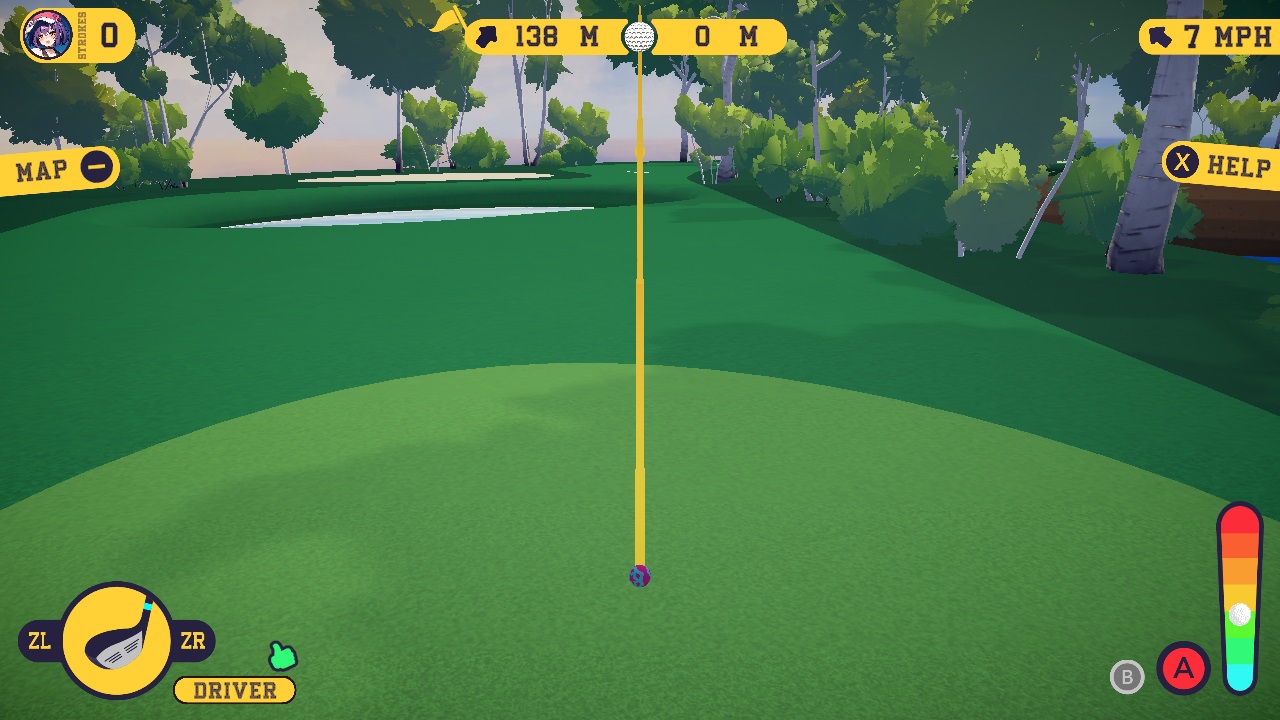Select the golf ball on the fairway
The width and height of the screenshot is (1280, 720).
[638, 578]
